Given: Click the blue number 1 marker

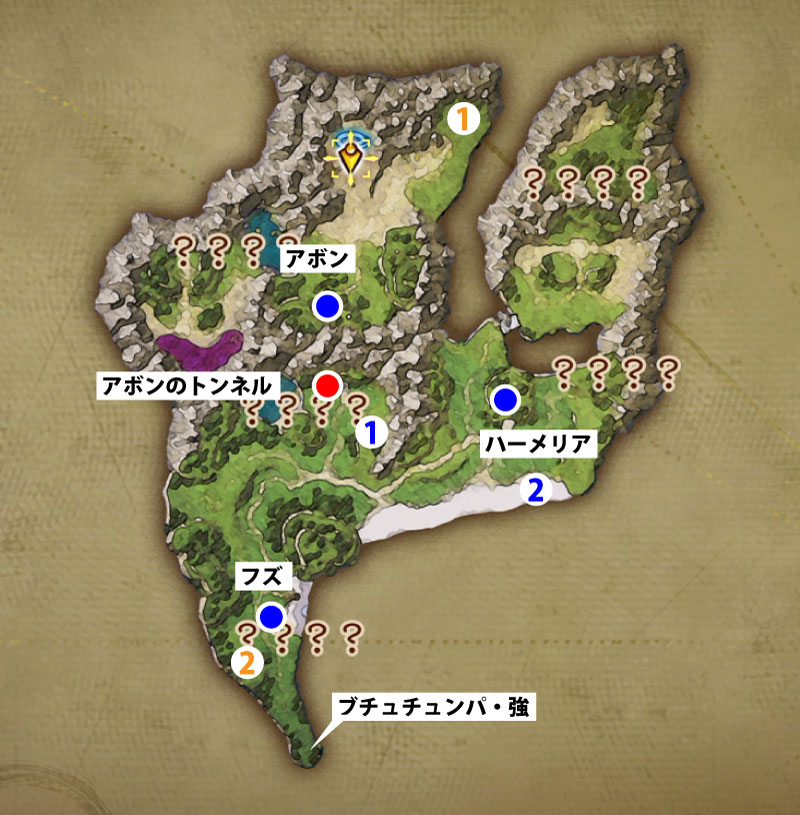Looking at the screenshot, I should coord(371,432).
